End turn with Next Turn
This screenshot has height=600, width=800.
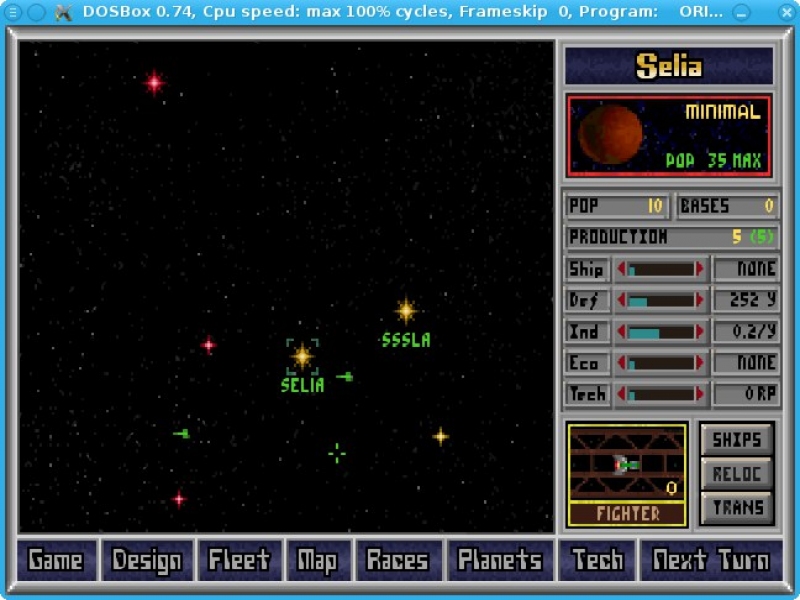pos(711,561)
